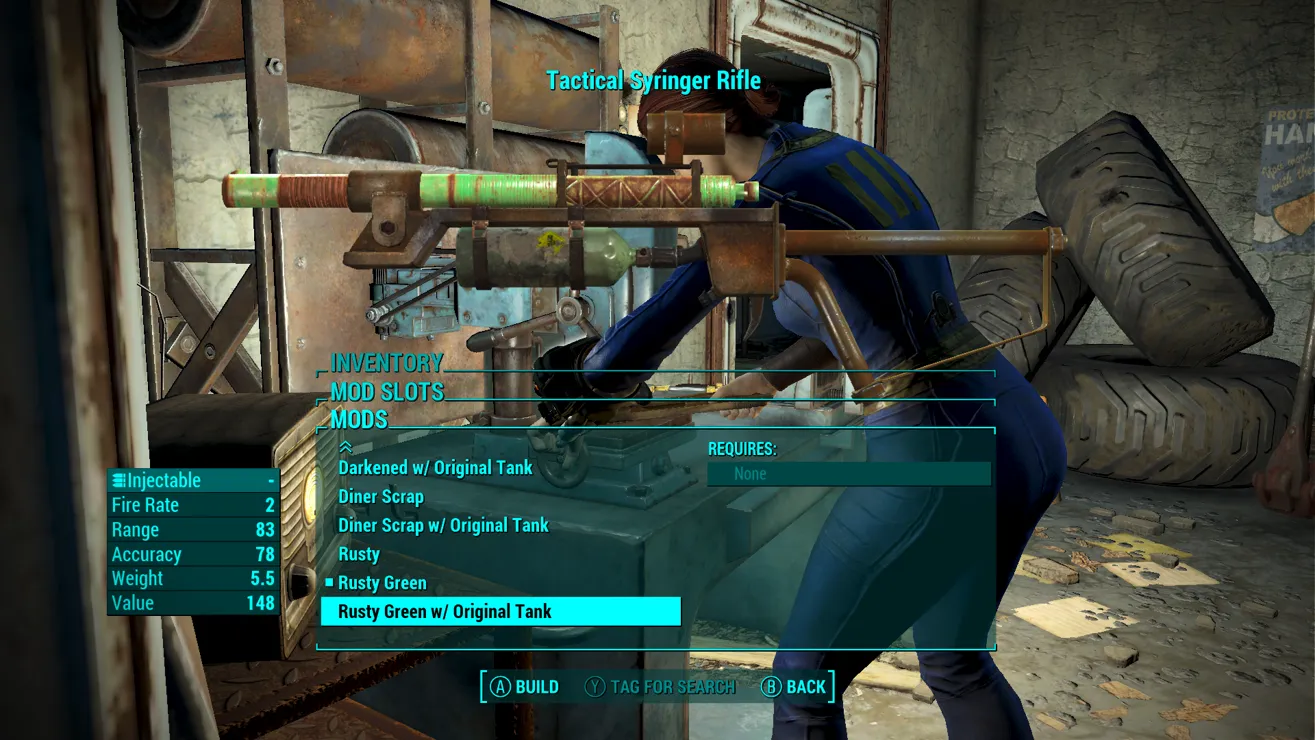Image resolution: width=1315 pixels, height=740 pixels.
Task: Click the up arrows above mod list
Action: coord(346,447)
